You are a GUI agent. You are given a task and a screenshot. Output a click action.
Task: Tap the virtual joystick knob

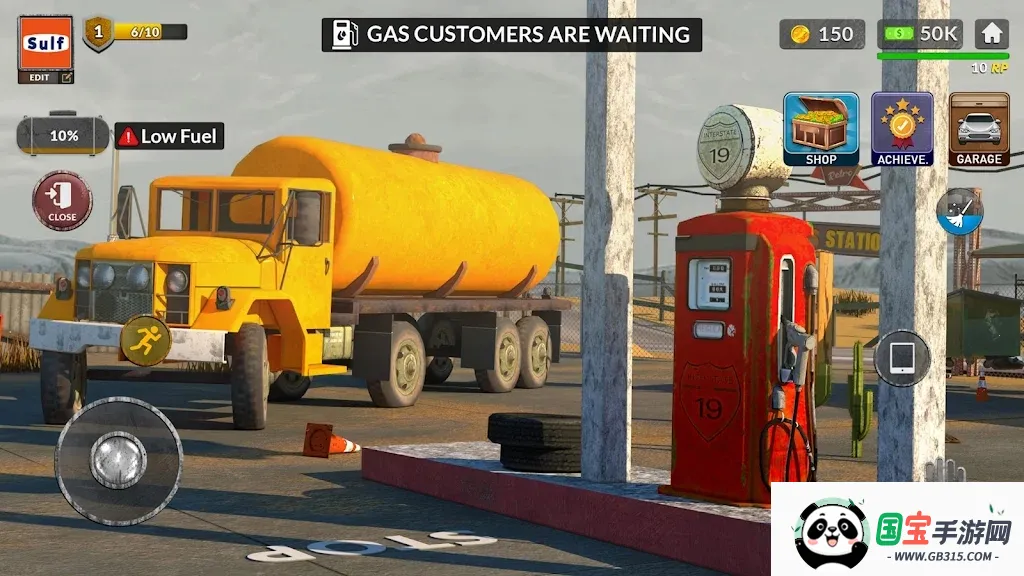pos(119,460)
